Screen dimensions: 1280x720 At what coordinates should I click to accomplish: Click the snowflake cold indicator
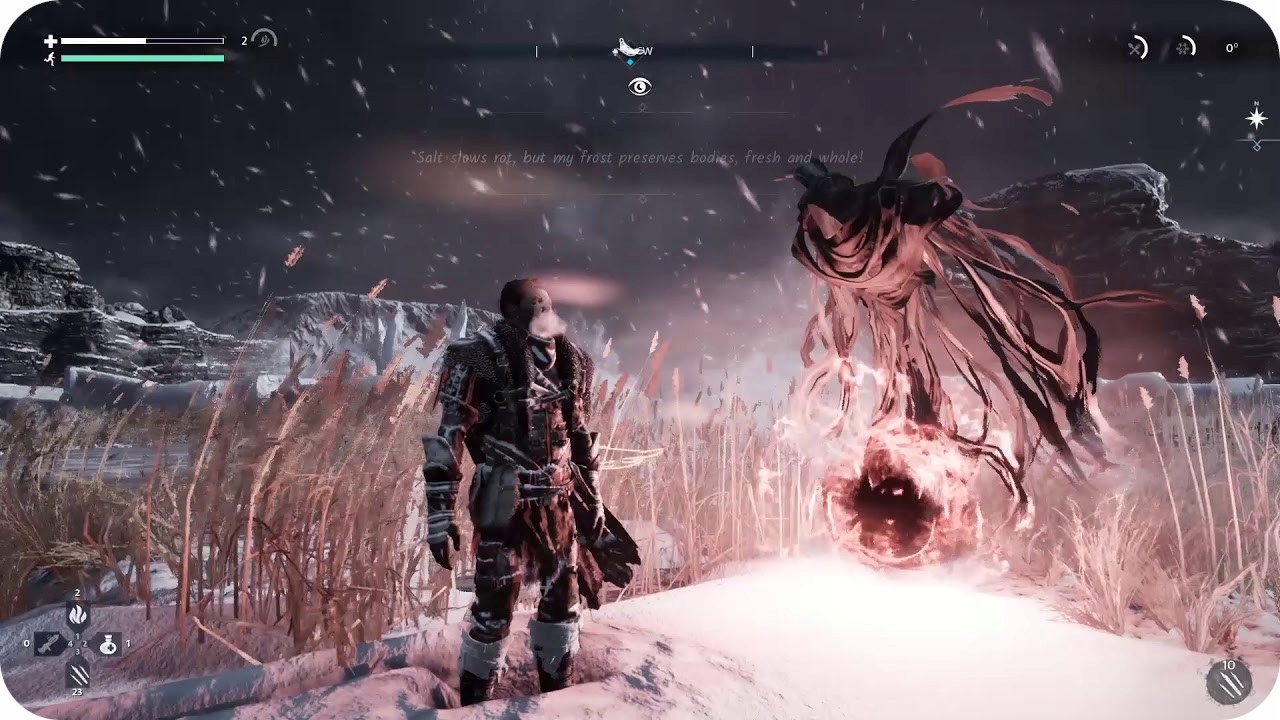[x=1183, y=48]
